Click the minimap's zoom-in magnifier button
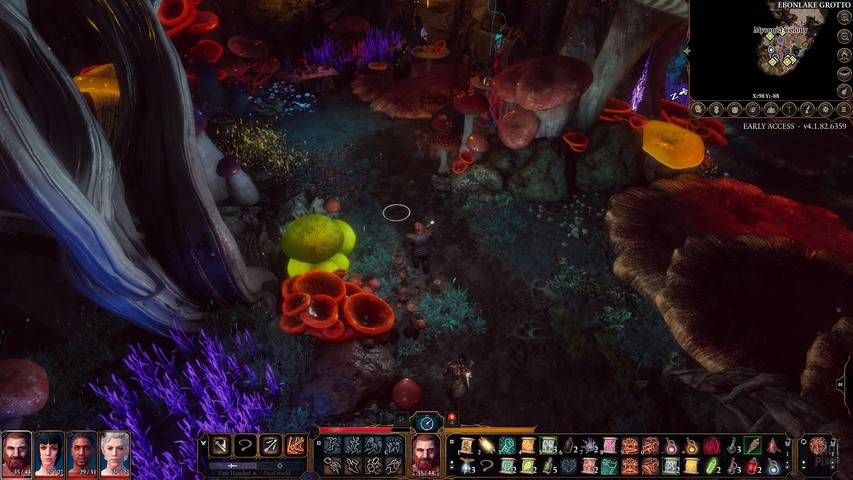The height and width of the screenshot is (480, 853). pyautogui.click(x=845, y=17)
